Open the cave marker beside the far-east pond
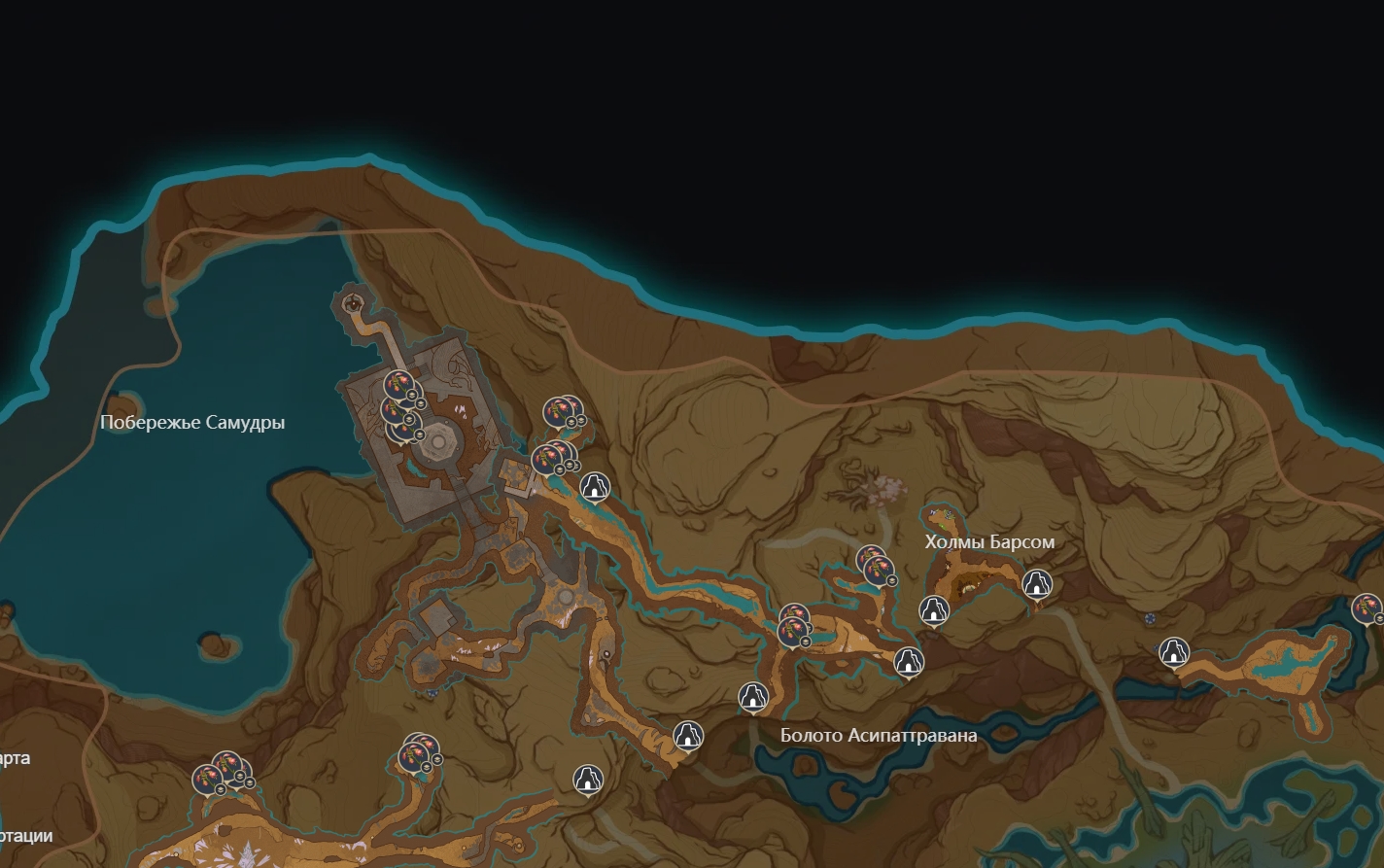The height and width of the screenshot is (868, 1384). tap(1174, 651)
